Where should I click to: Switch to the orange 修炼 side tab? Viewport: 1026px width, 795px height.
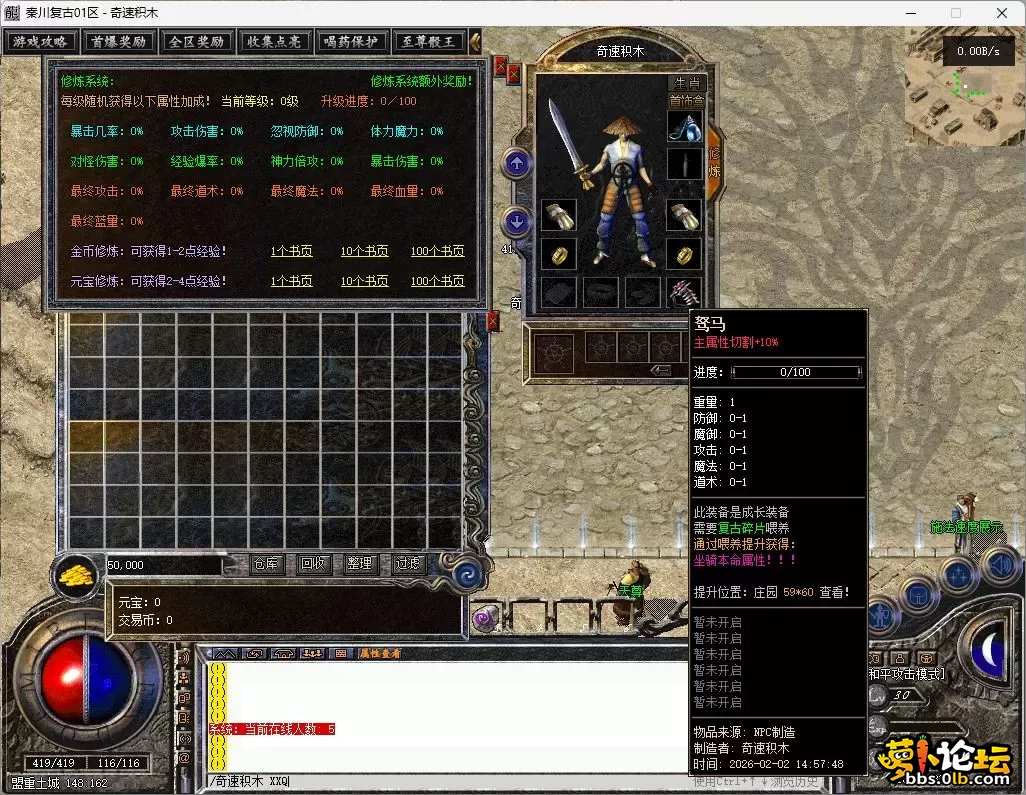pos(714,160)
